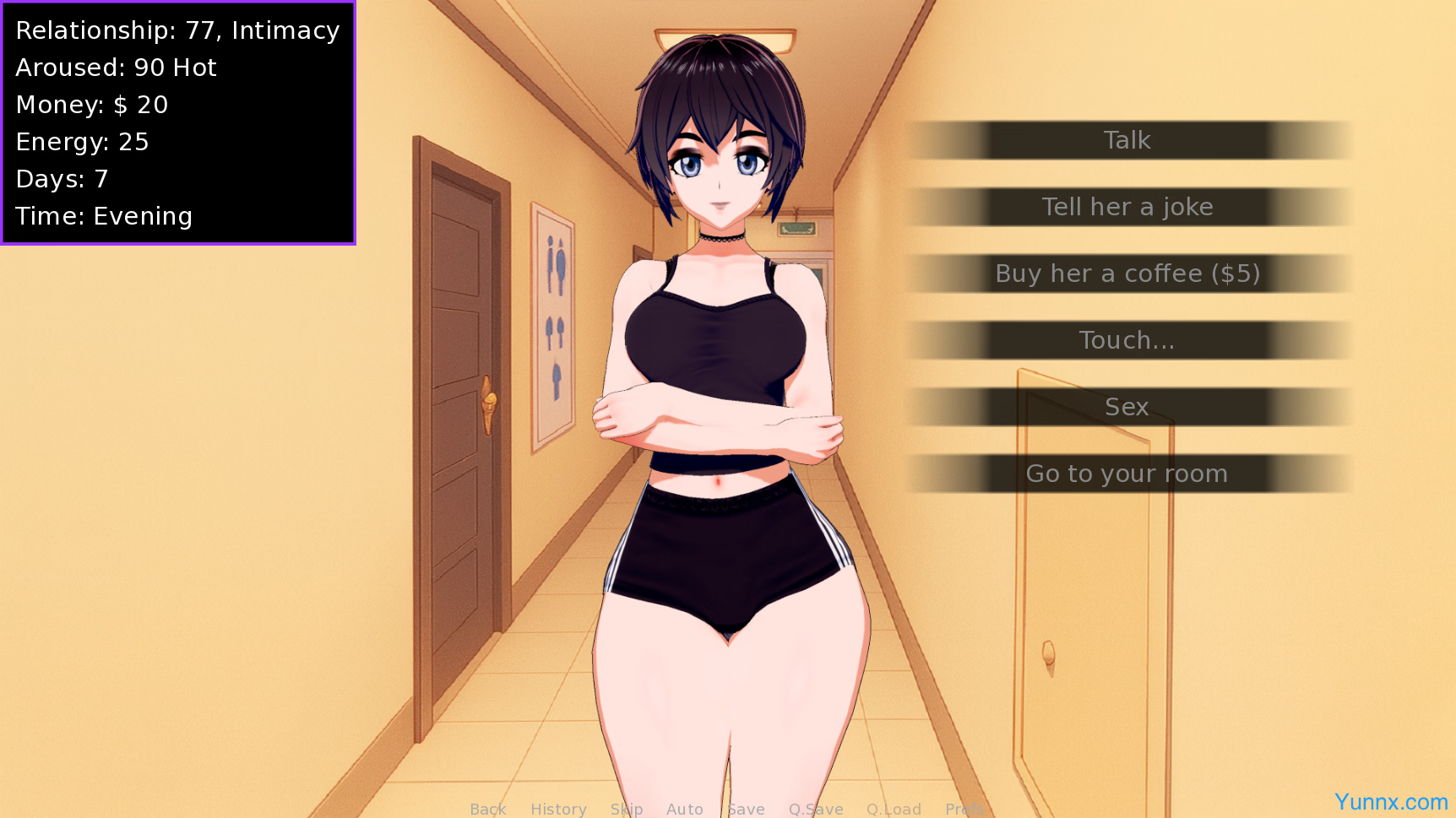The width and height of the screenshot is (1456, 818).
Task: Toggle Auto-advance mode
Action: pos(684,809)
